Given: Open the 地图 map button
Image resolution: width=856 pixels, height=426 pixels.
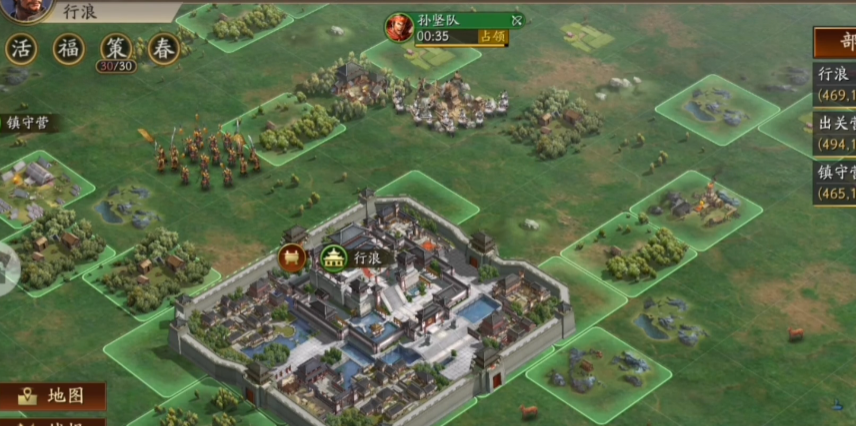Looking at the screenshot, I should pyautogui.click(x=53, y=396).
